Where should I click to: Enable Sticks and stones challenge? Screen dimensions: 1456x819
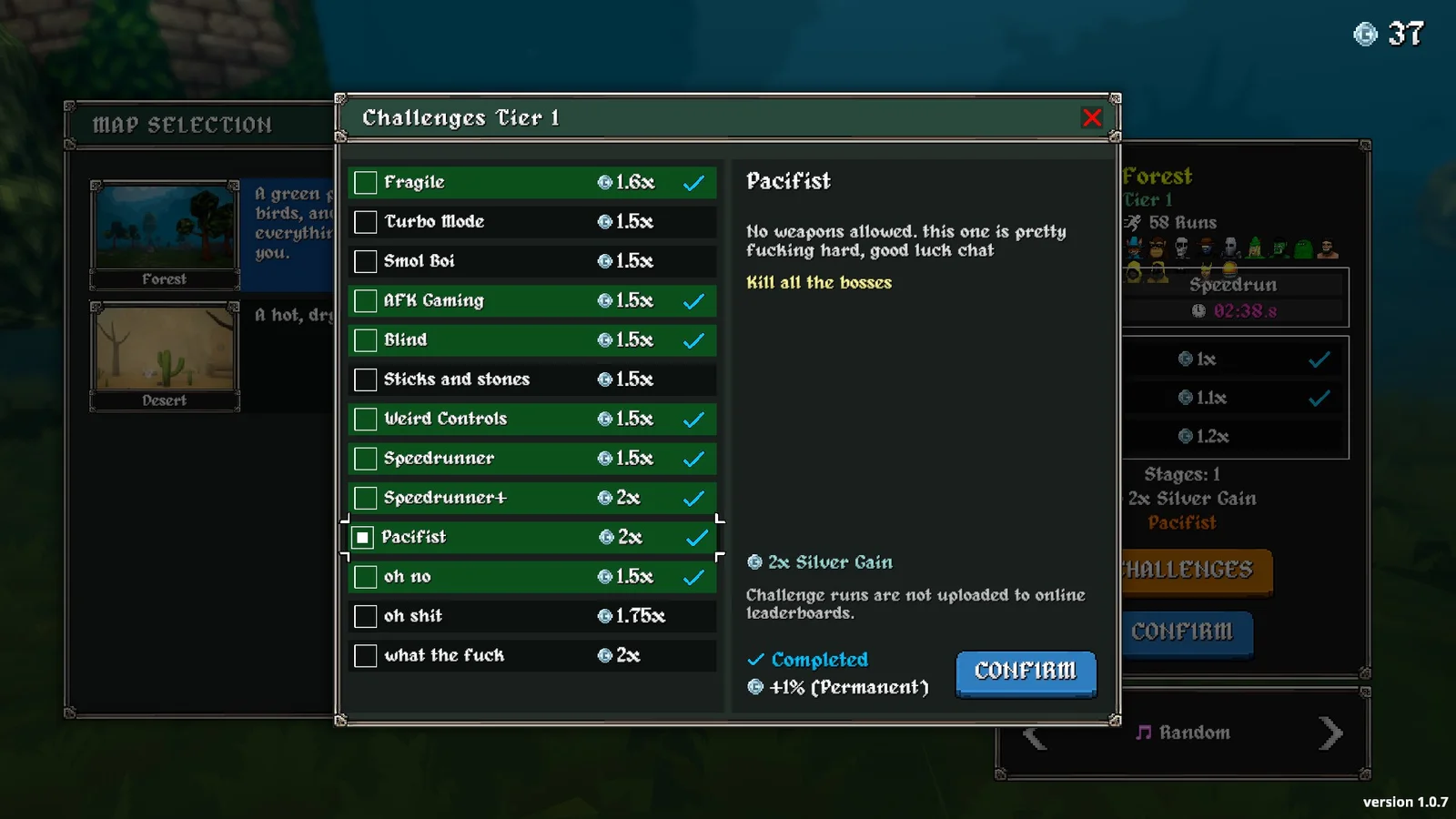[x=366, y=379]
